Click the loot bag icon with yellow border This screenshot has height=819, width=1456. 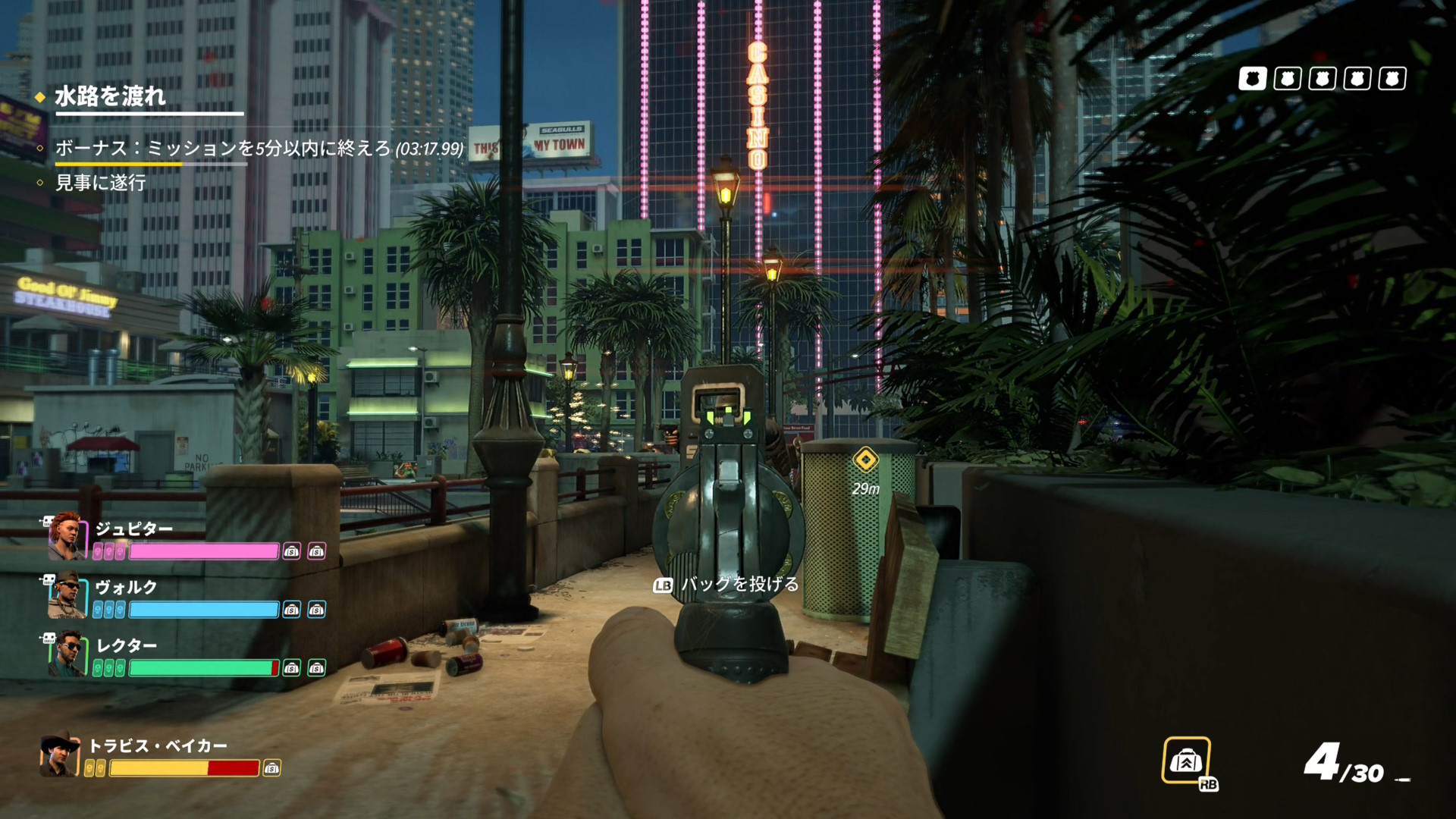click(1186, 760)
